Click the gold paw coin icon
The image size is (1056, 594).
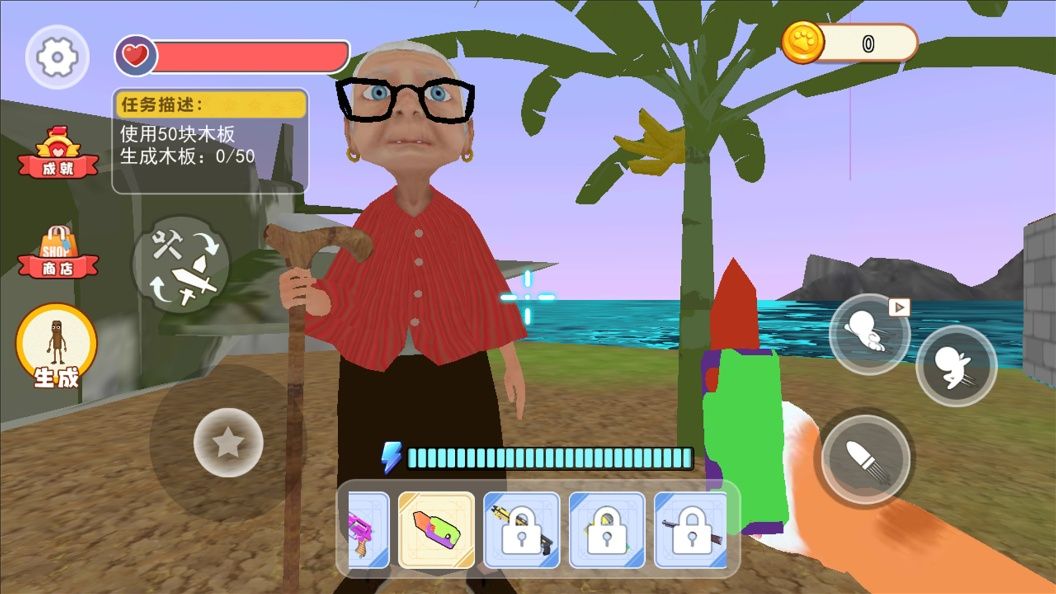[x=803, y=43]
